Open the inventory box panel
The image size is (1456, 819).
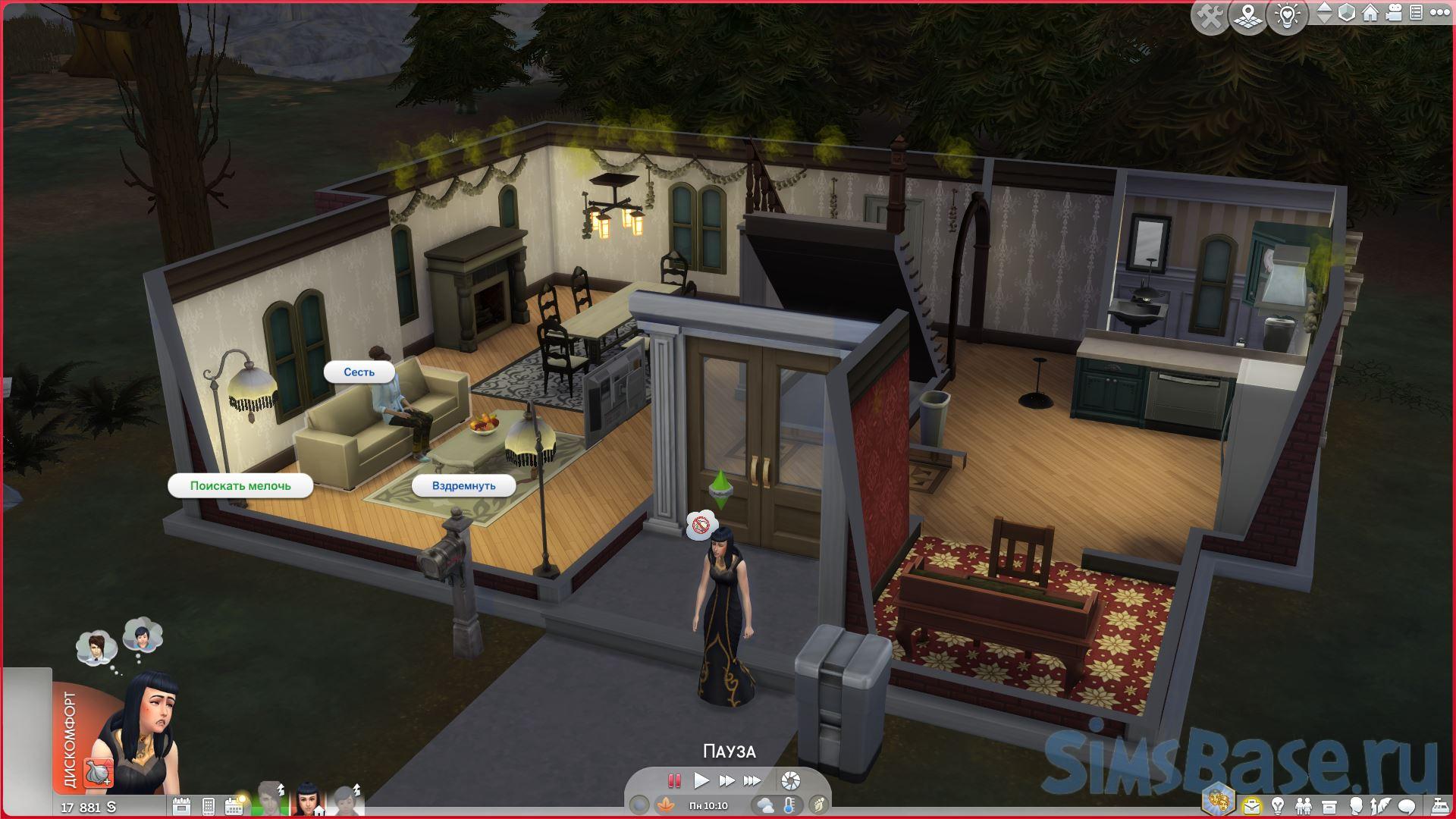coord(1329,805)
